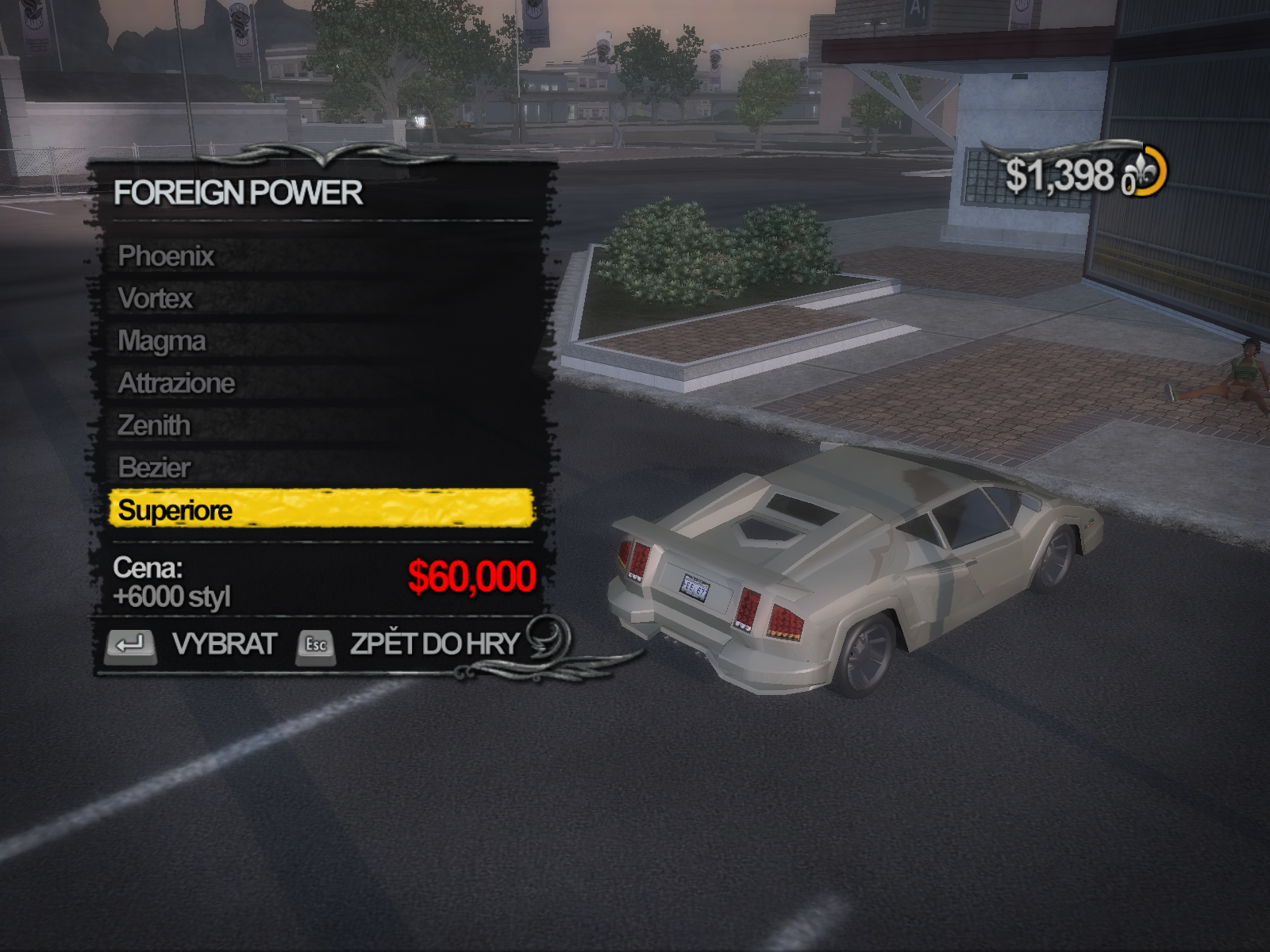Select the Phoenix car entry
The image size is (1270, 952).
click(x=167, y=256)
